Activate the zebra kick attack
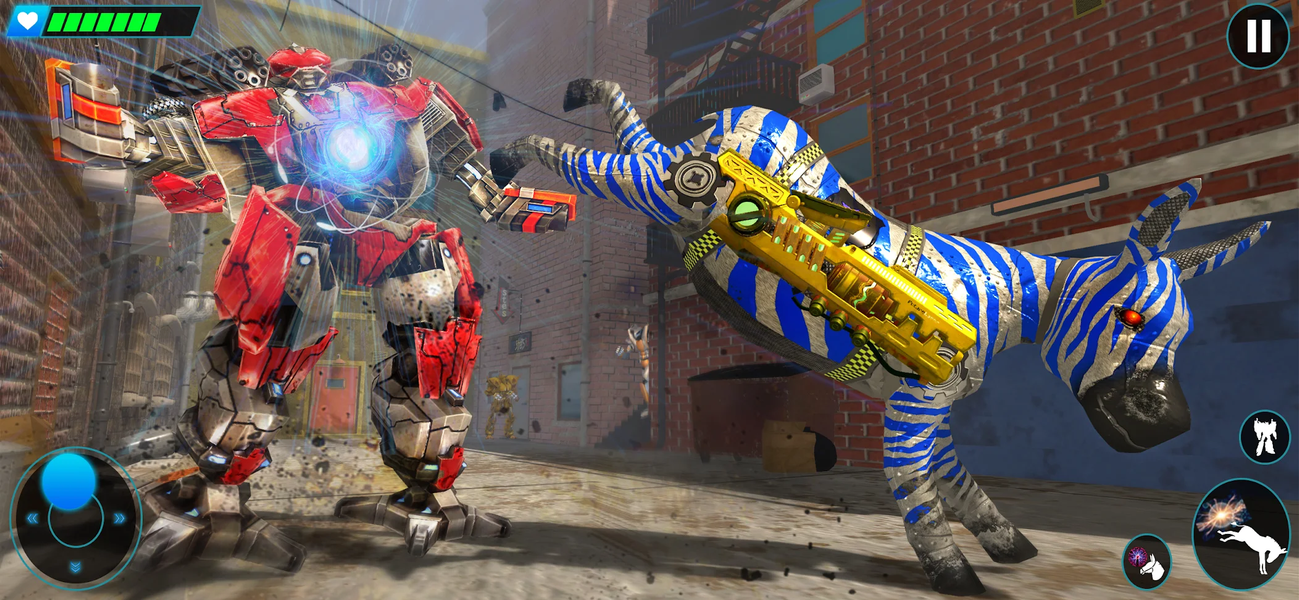 pyautogui.click(x=1241, y=534)
